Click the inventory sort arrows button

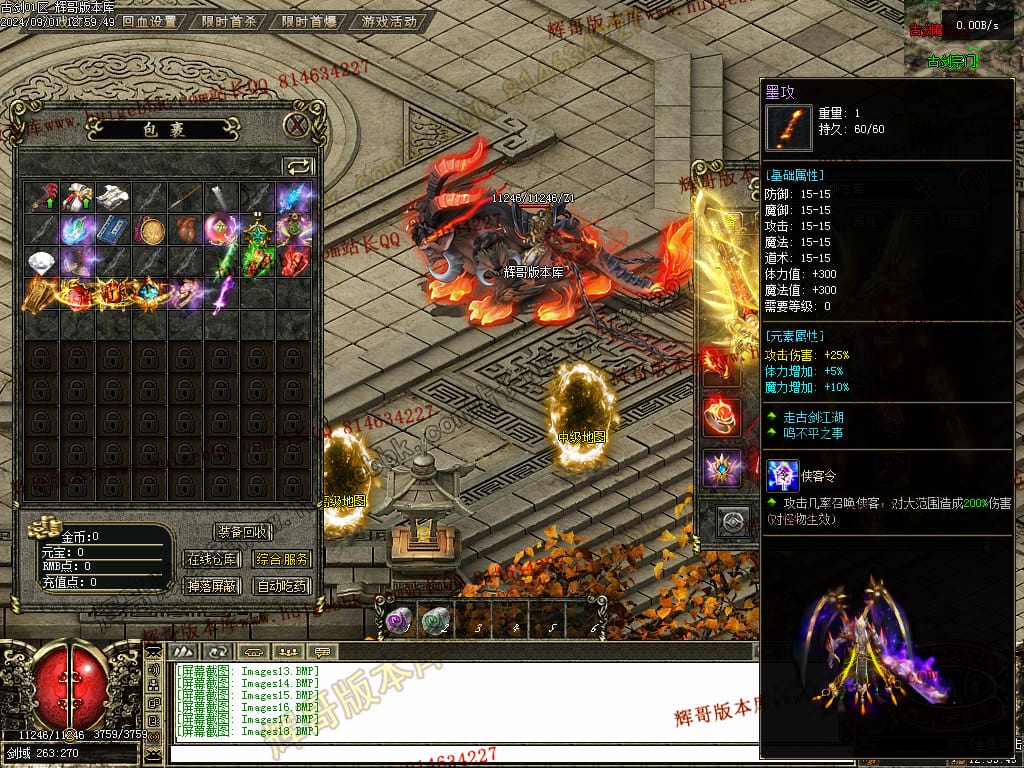coord(298,167)
